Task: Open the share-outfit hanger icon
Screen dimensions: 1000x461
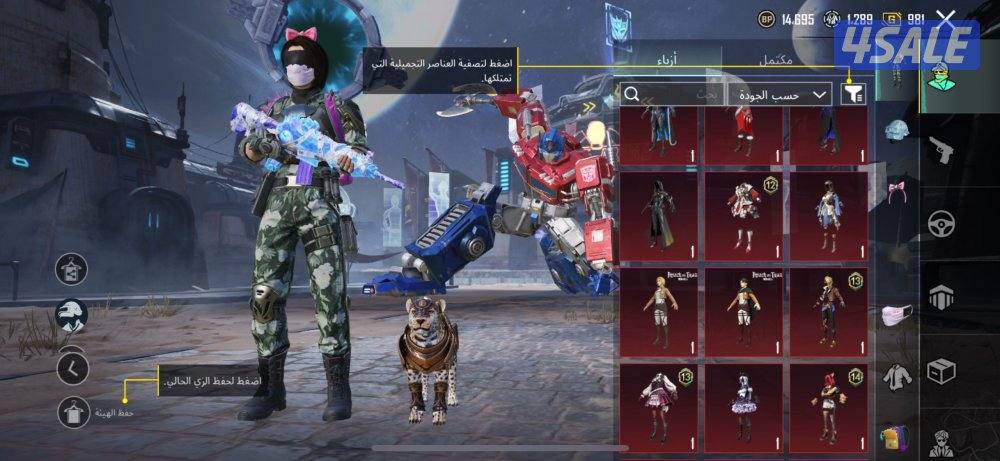Action: pos(72,268)
